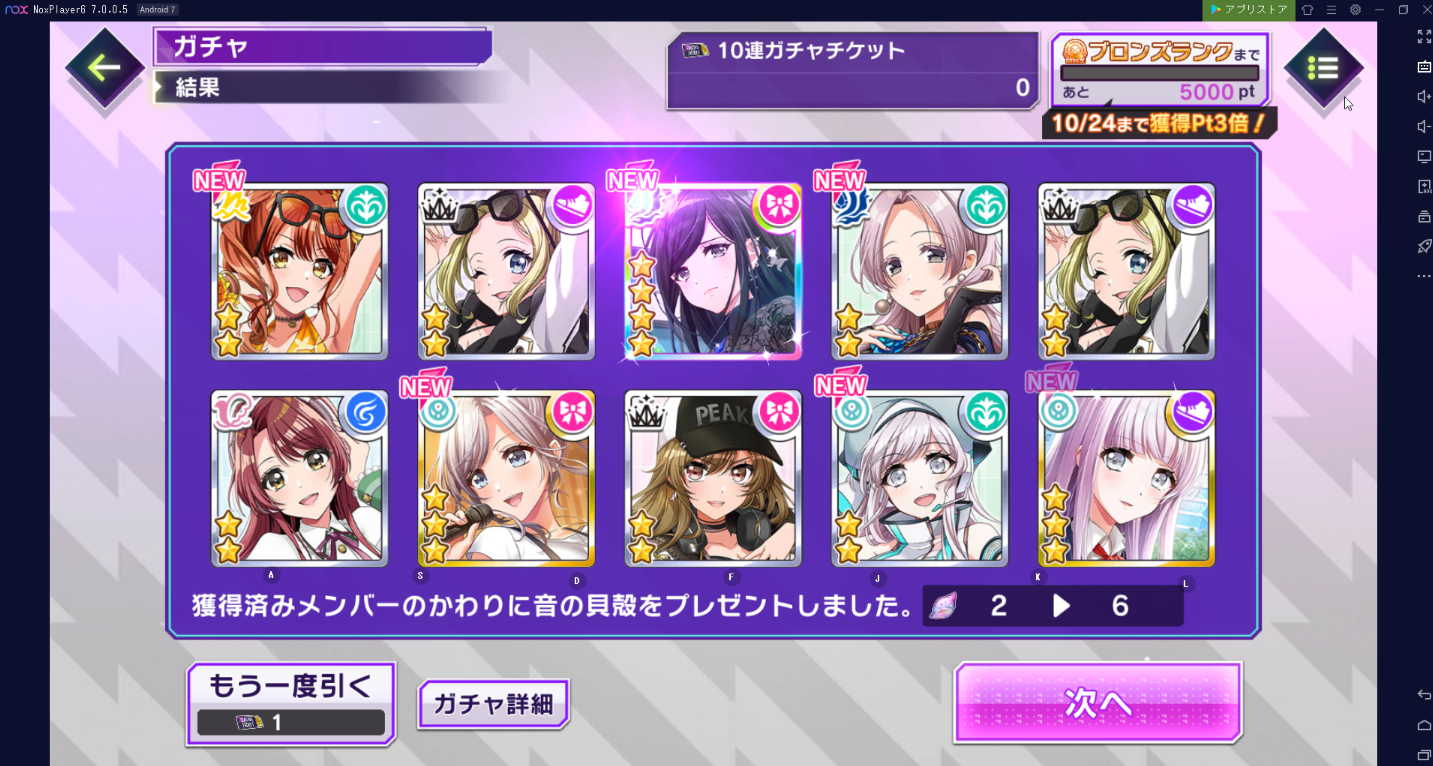Open the silver-haired headset member card
The image size is (1433, 766).
(920, 478)
